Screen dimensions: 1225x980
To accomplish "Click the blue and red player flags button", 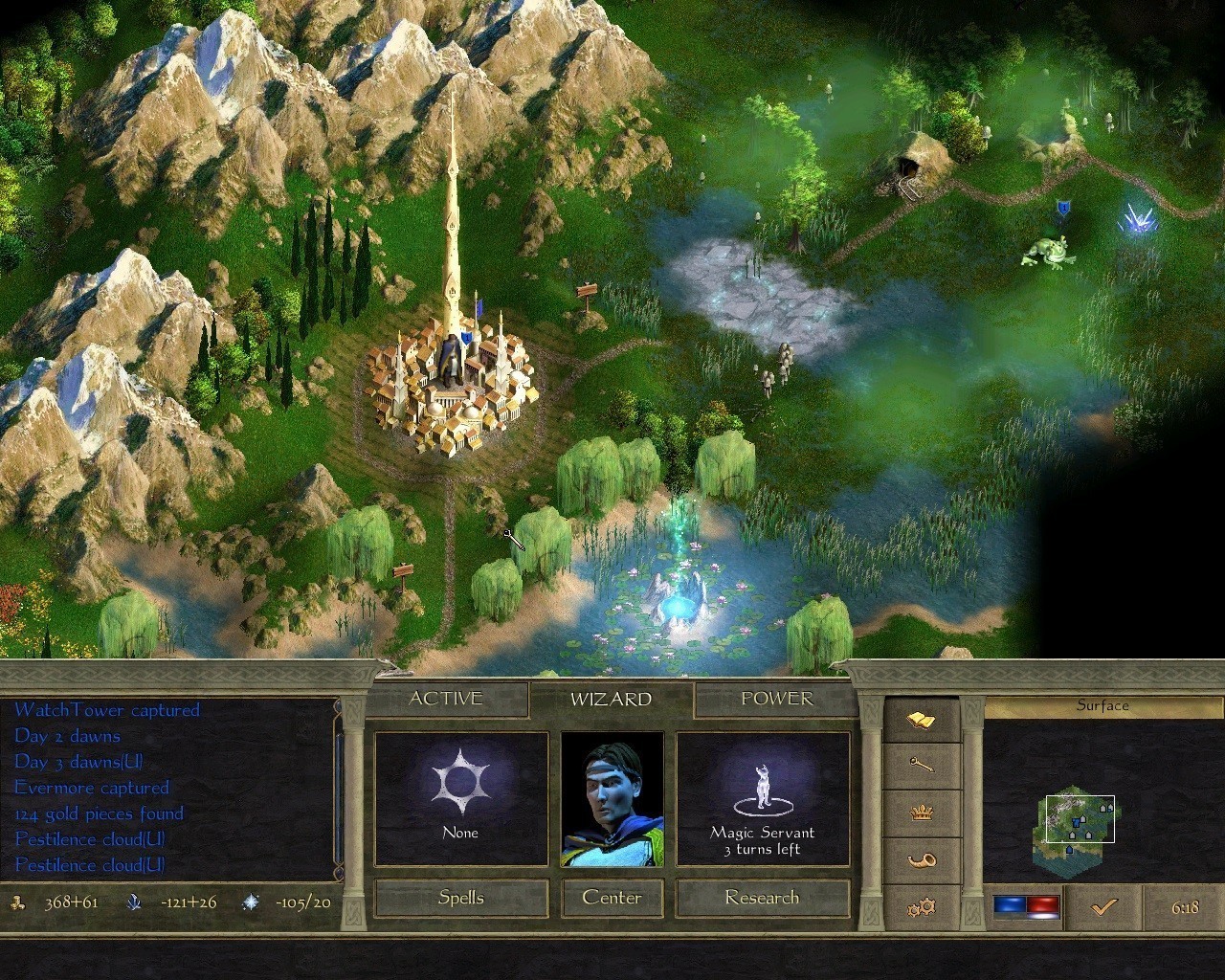I will click(x=1026, y=905).
